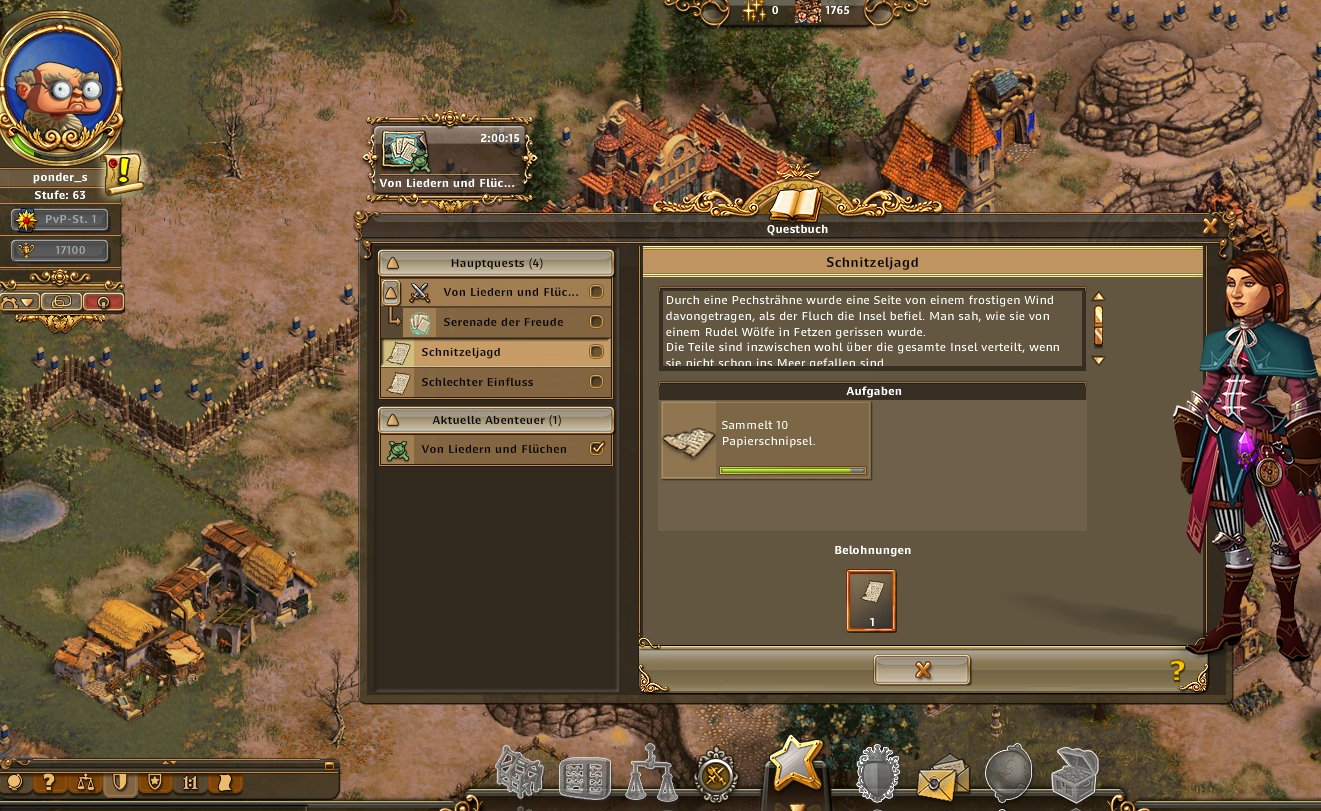This screenshot has width=1321, height=811.
Task: Tick the Schnitzeljagd quest tracking checkbox
Action: pyautogui.click(x=597, y=352)
